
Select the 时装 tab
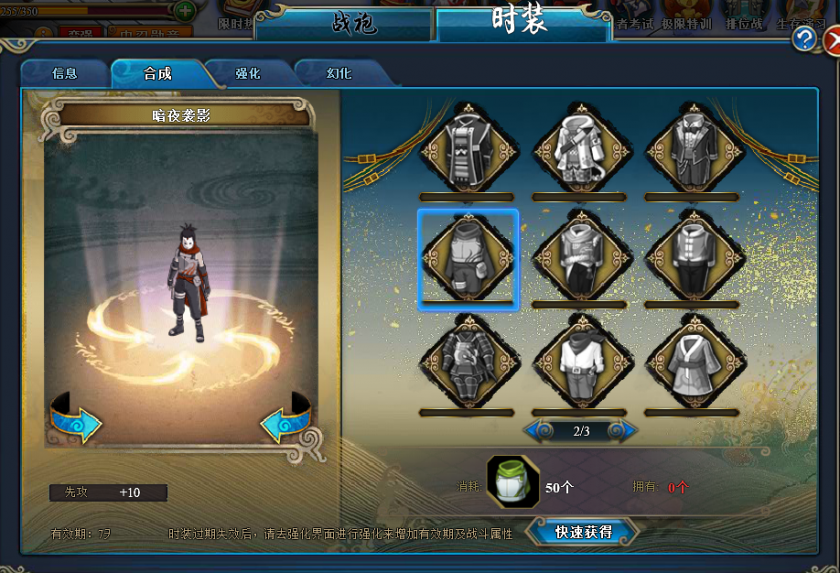pos(523,22)
